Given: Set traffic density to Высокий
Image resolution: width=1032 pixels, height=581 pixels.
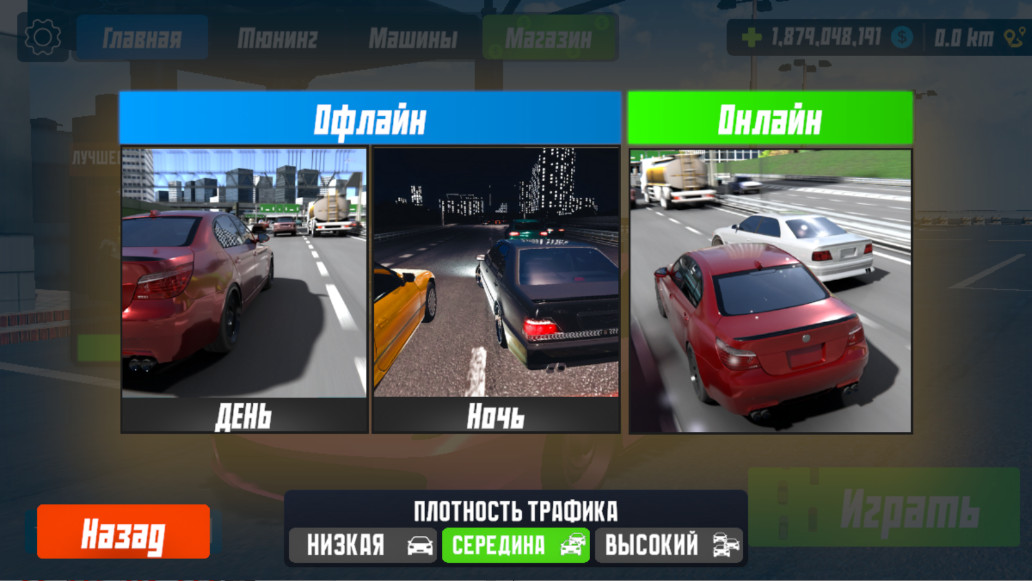Looking at the screenshot, I should point(670,545).
